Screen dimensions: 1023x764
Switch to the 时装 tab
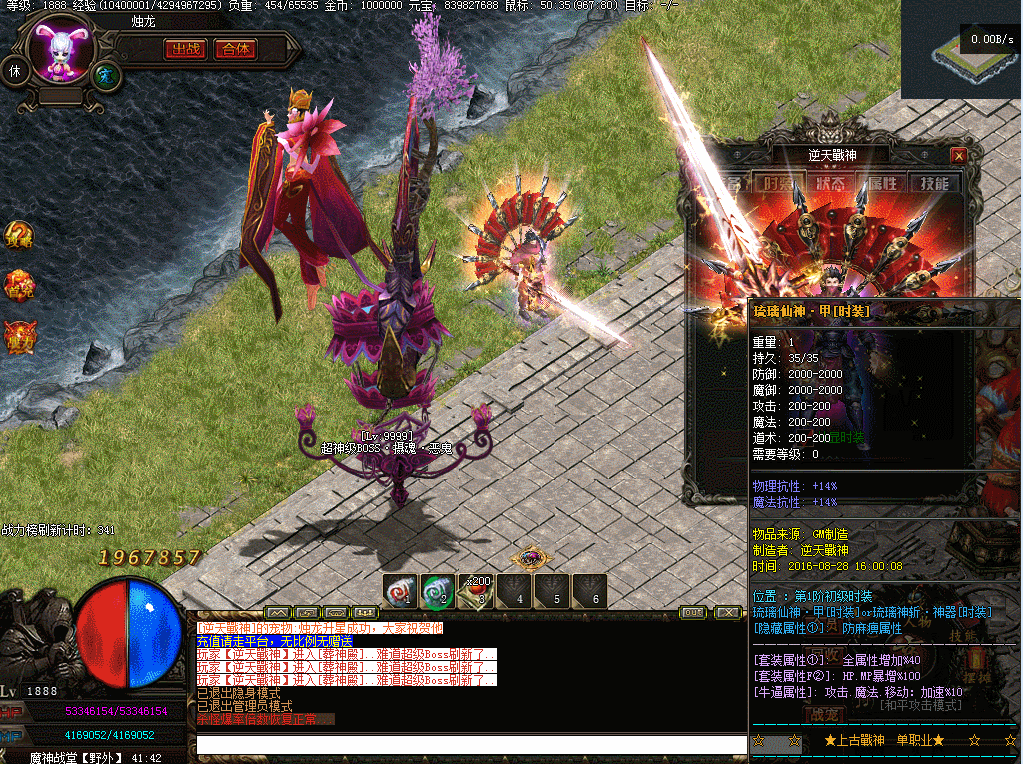pos(778,183)
